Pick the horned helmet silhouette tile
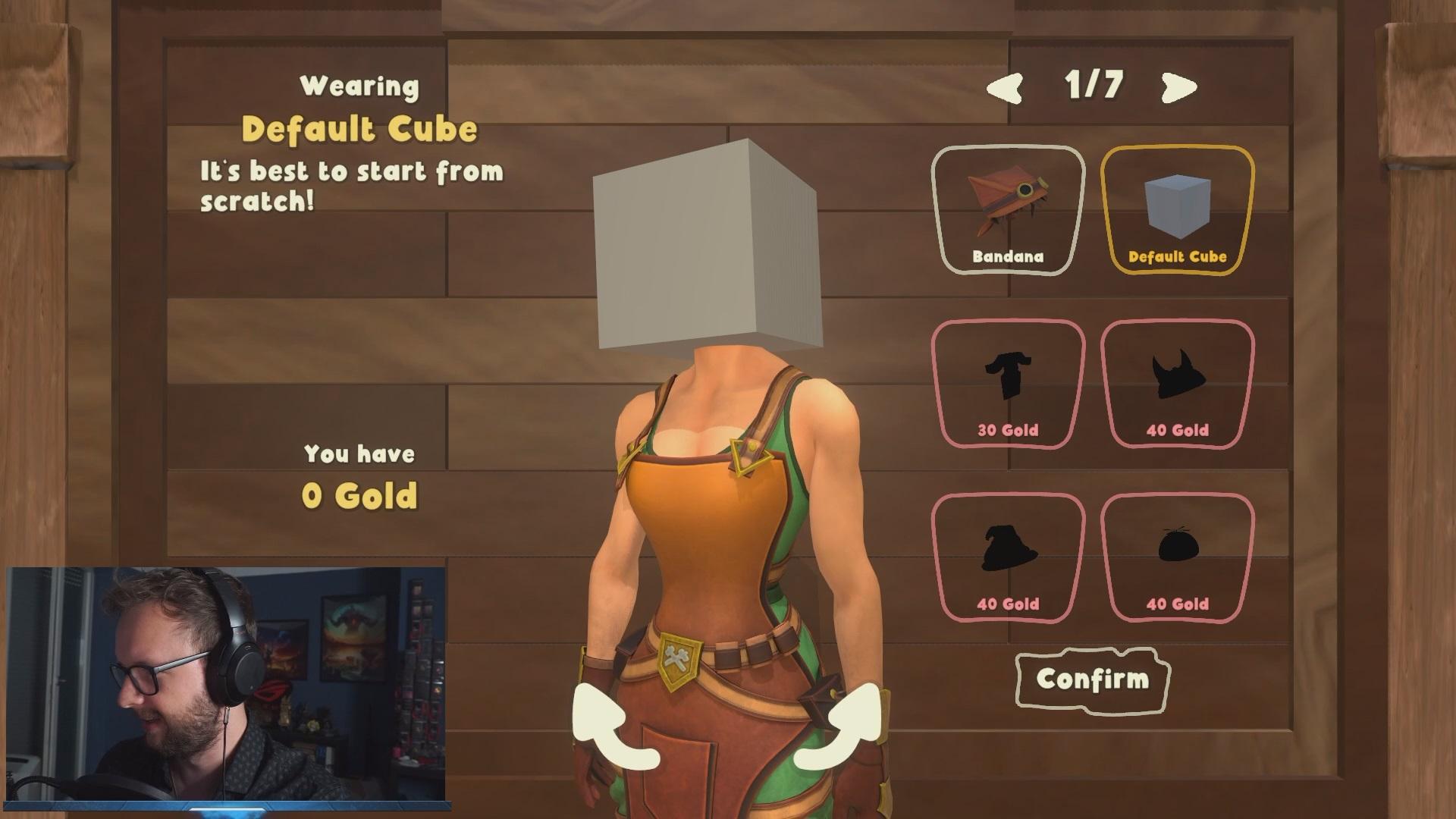1456x819 pixels. 1177,384
